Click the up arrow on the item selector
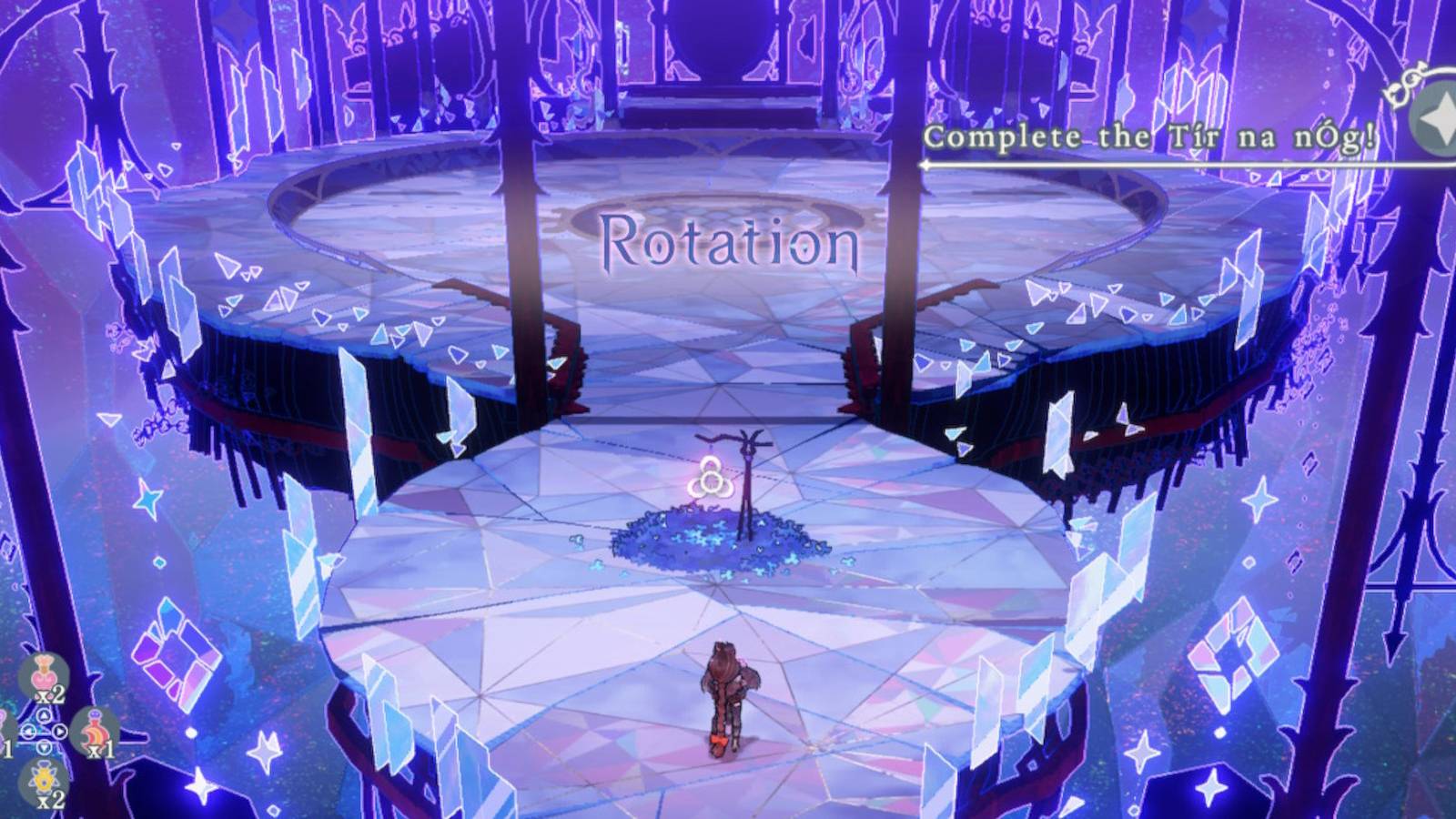1456x819 pixels. 43,715
